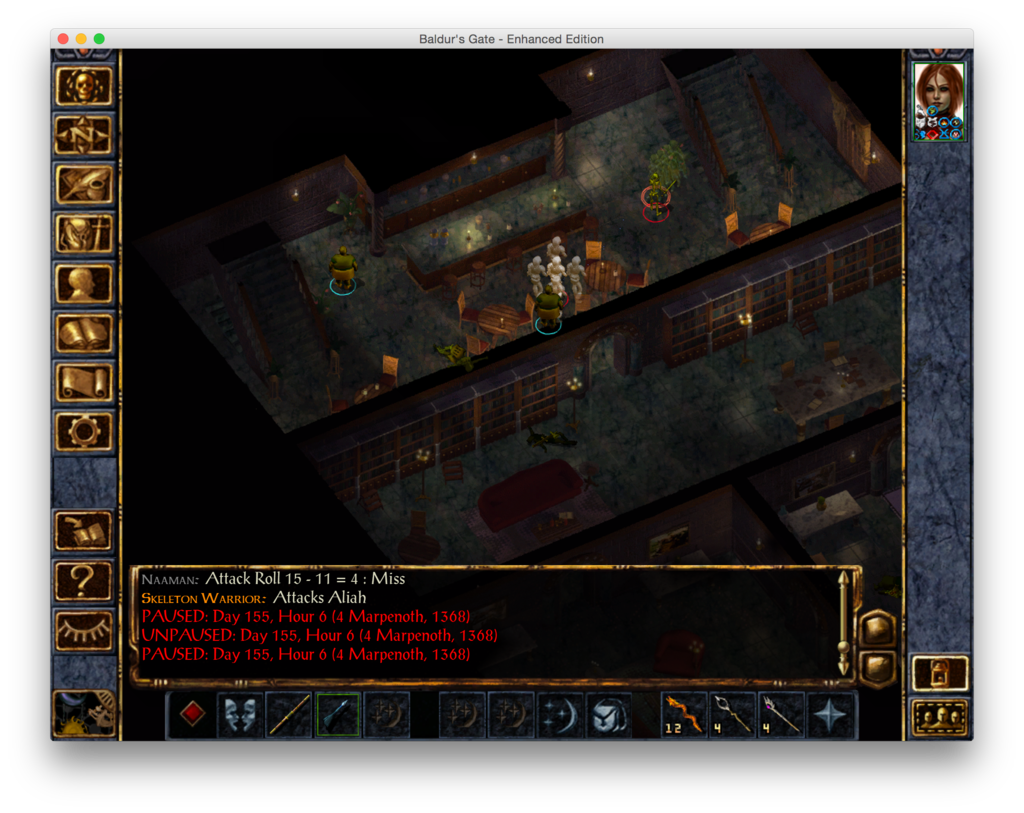
Task: Select all party members with the helmets button
Action: [940, 717]
